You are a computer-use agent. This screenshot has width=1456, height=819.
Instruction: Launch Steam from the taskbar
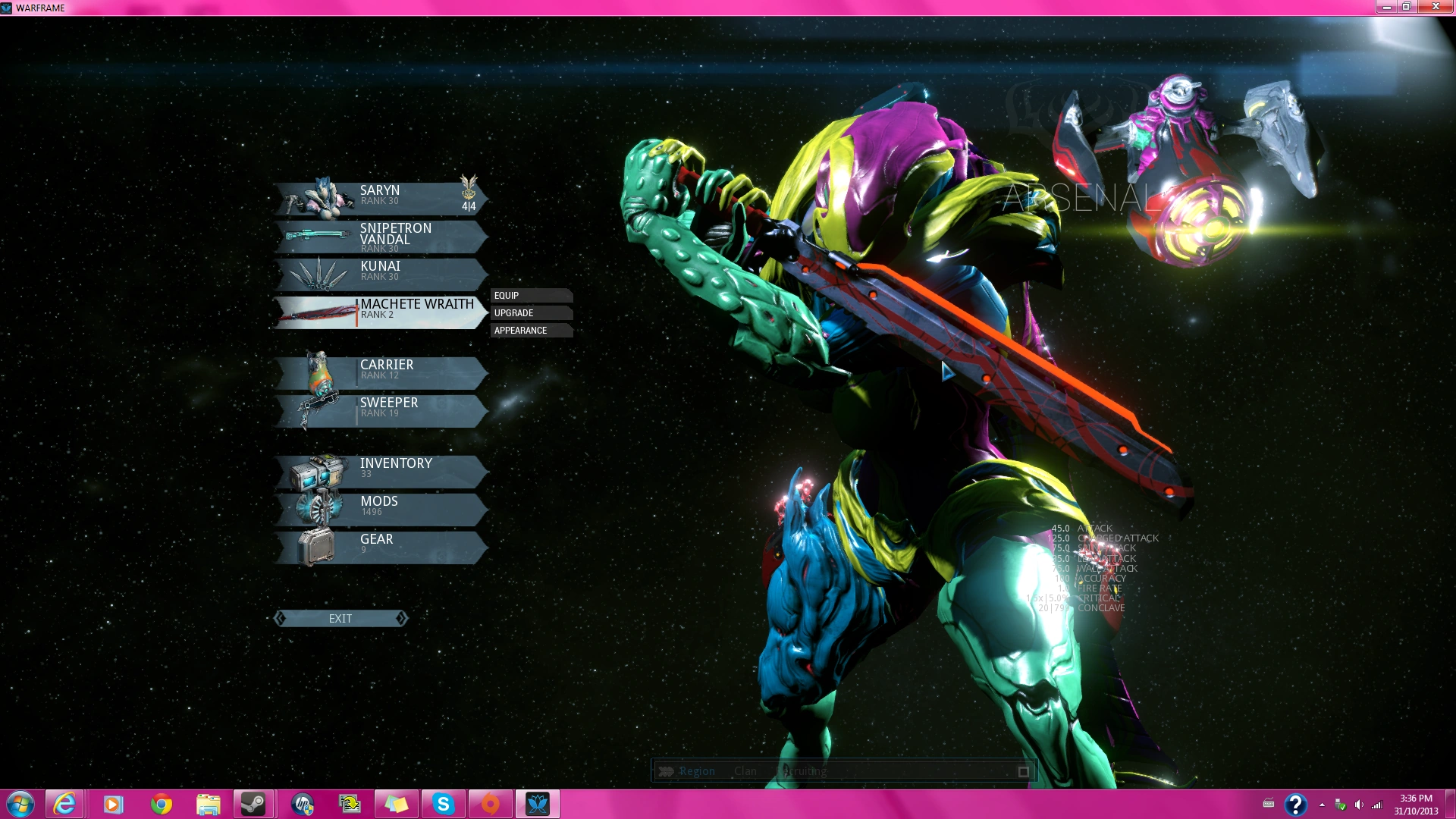tap(254, 803)
